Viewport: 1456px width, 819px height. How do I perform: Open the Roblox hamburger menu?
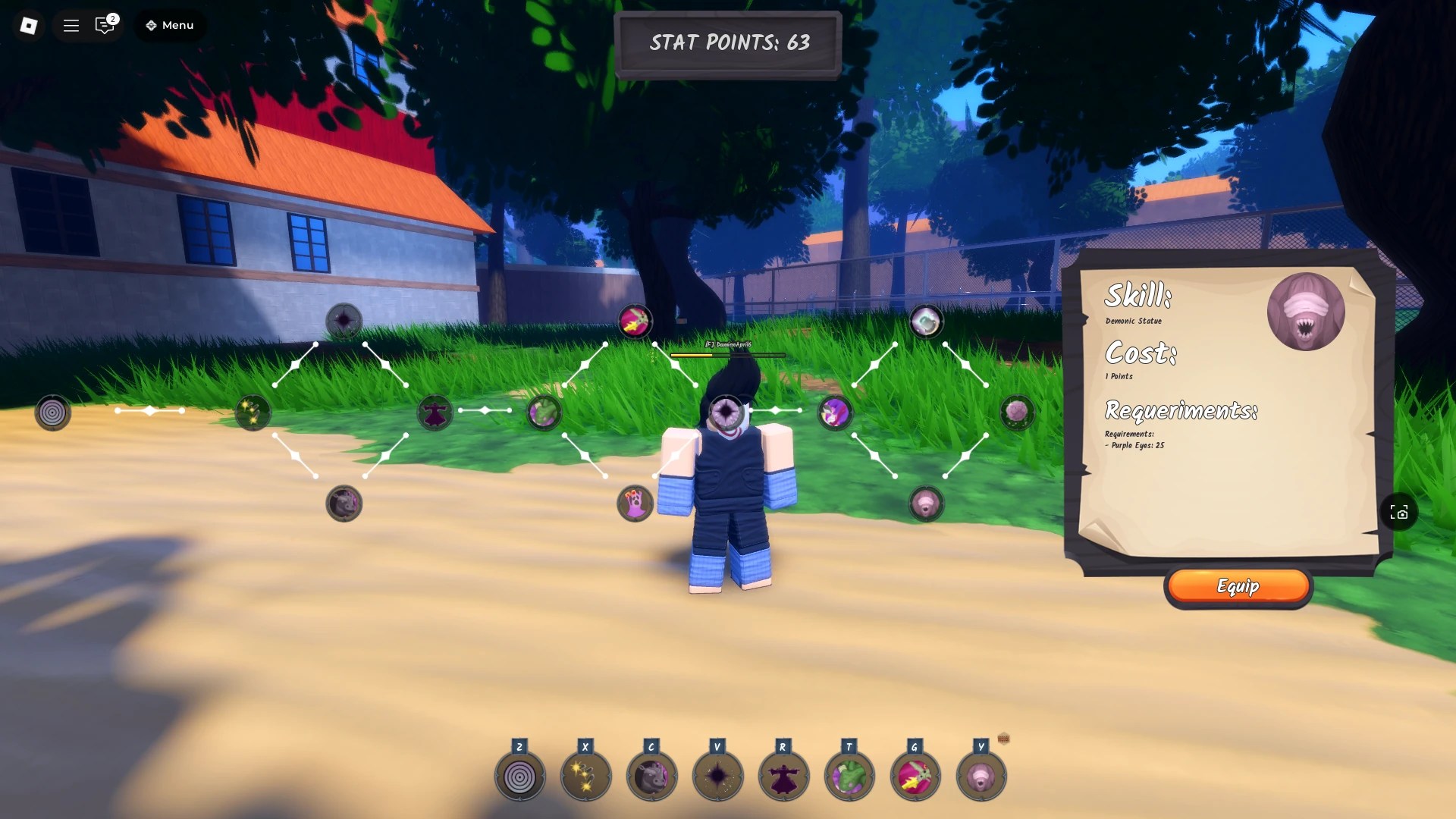tap(71, 25)
